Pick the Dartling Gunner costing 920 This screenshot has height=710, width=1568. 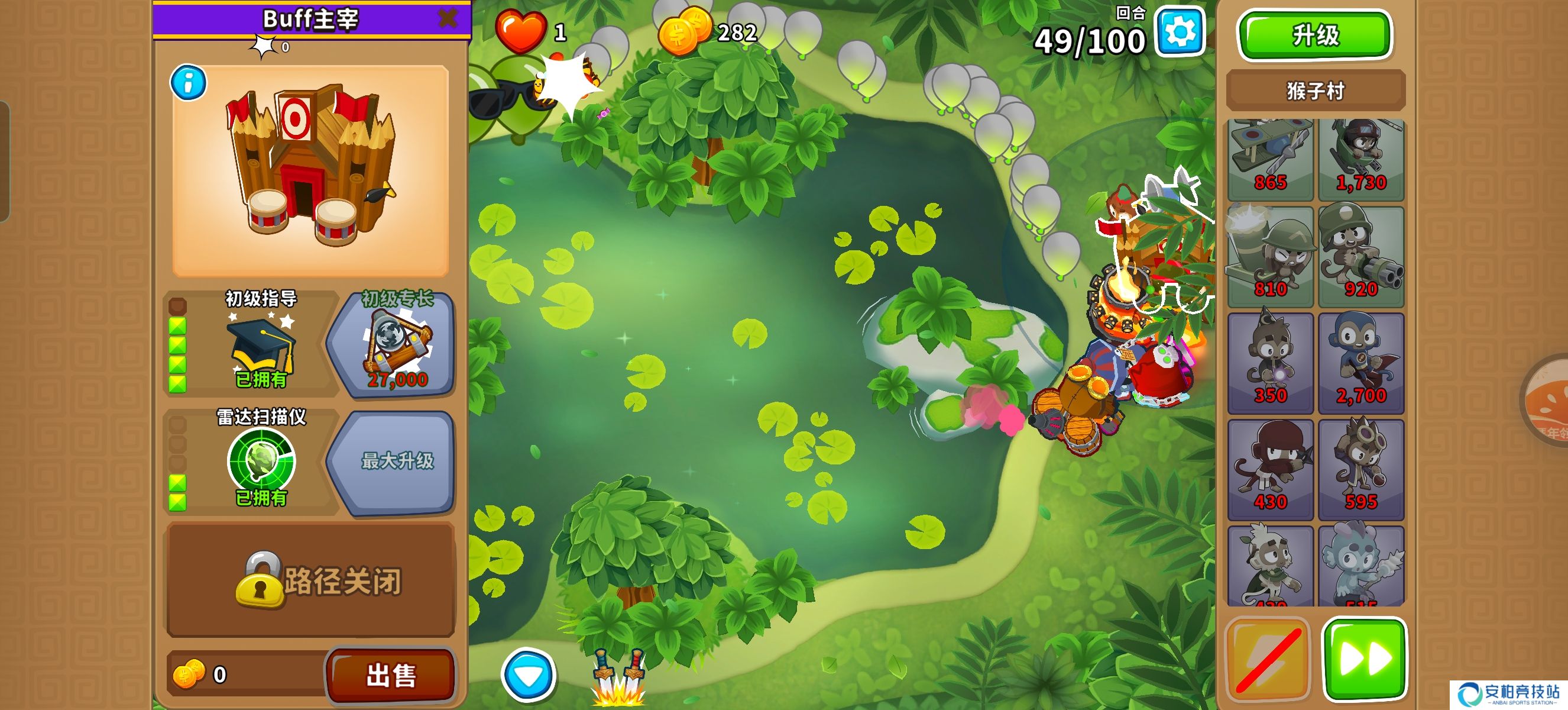click(x=1361, y=257)
